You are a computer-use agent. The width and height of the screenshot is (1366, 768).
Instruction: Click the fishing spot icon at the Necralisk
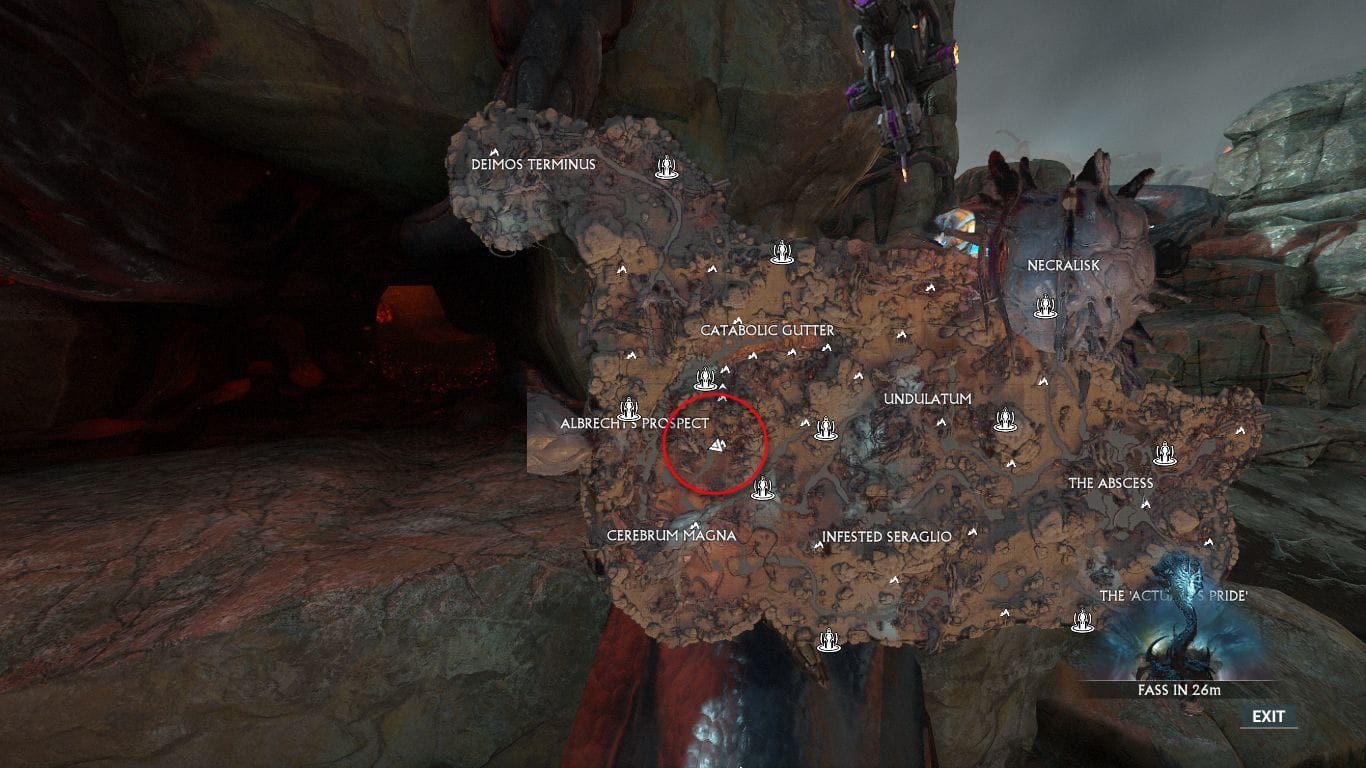coord(1045,308)
